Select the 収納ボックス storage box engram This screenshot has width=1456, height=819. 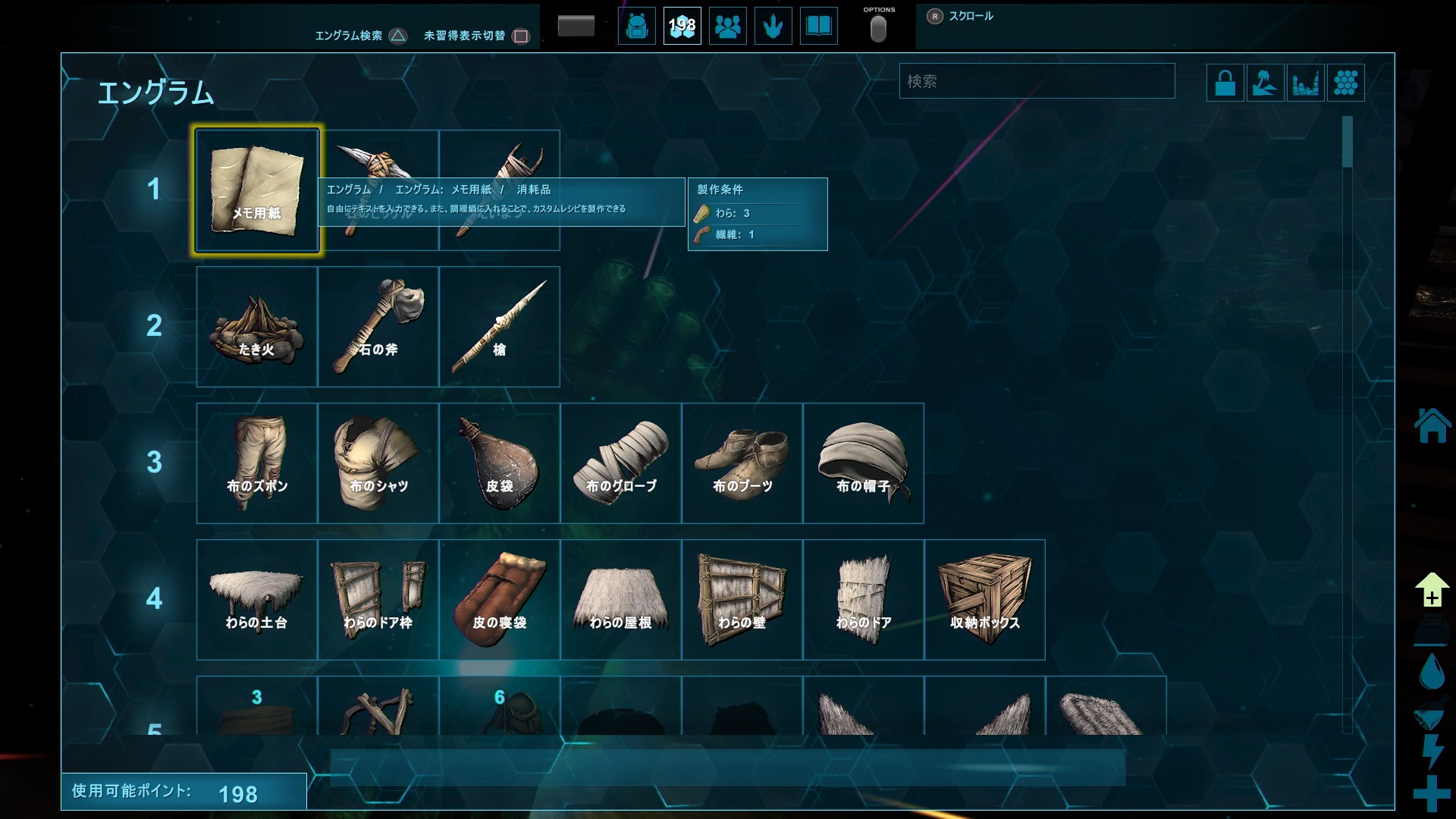click(984, 599)
